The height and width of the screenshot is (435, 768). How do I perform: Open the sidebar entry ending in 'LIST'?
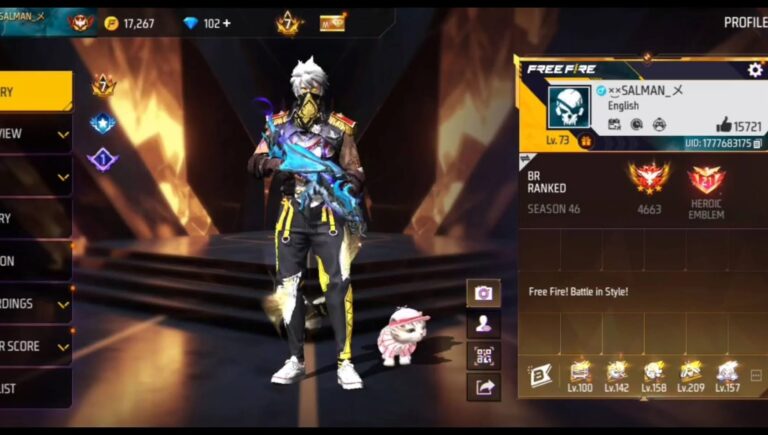tap(35, 388)
